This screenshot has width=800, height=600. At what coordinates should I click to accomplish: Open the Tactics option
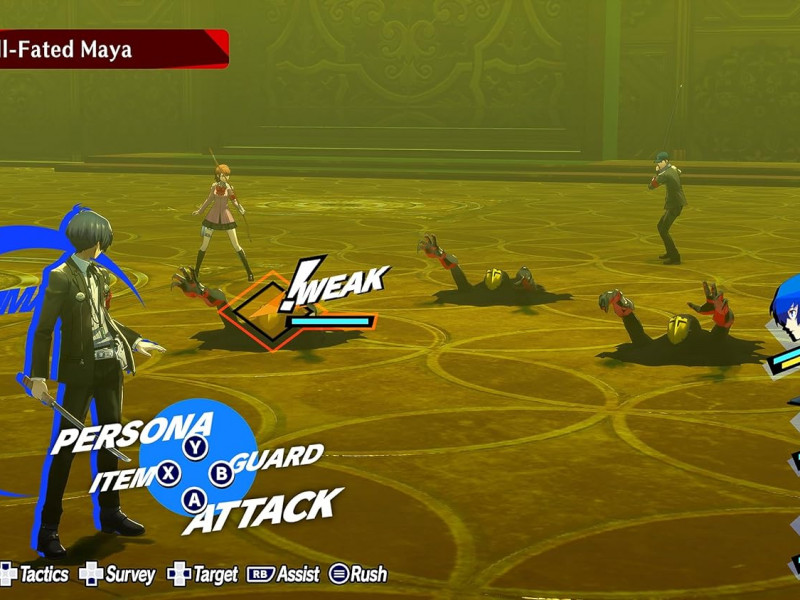click(x=36, y=574)
